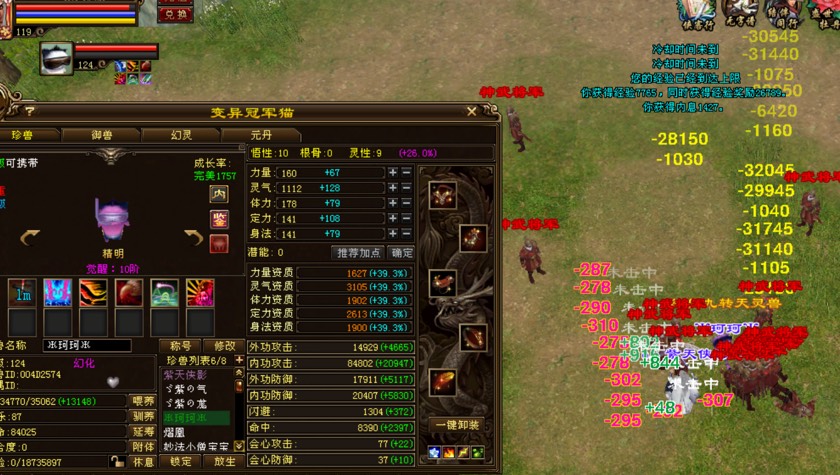Switch to the 御兽 tab
This screenshot has height=475, width=840.
tap(101, 135)
